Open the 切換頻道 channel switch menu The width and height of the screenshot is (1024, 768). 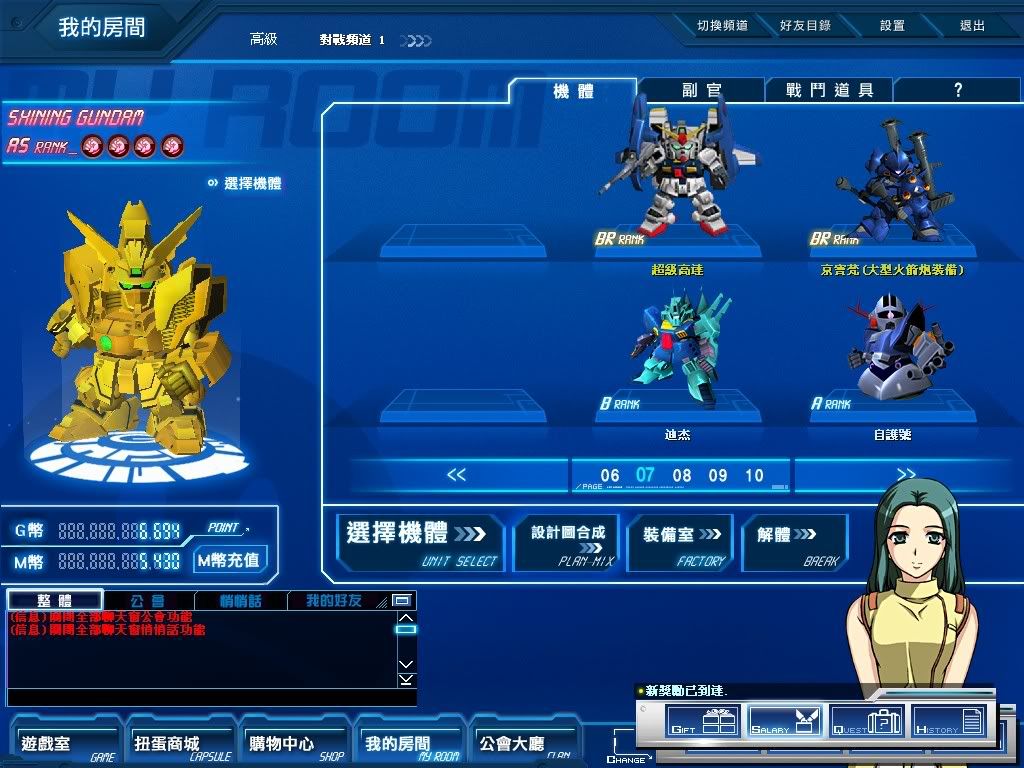[x=722, y=26]
